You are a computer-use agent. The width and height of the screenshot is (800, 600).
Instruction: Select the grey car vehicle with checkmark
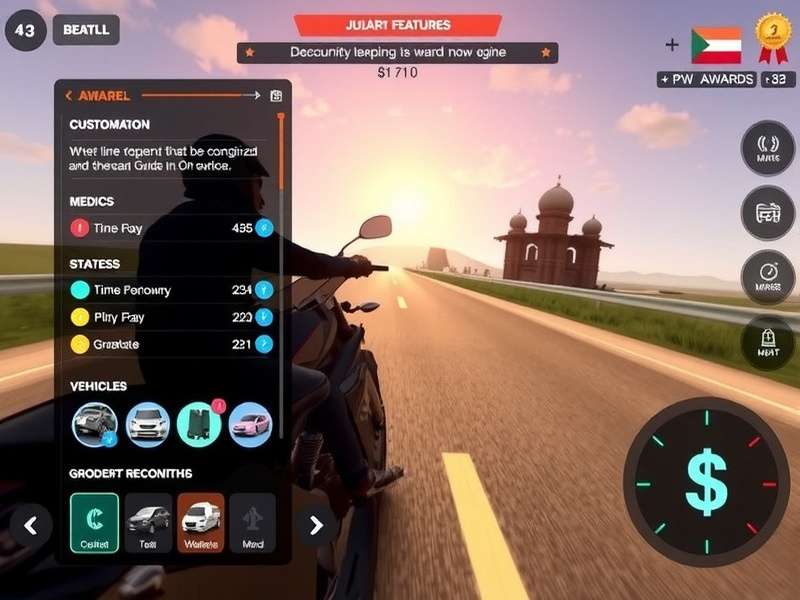(x=95, y=424)
